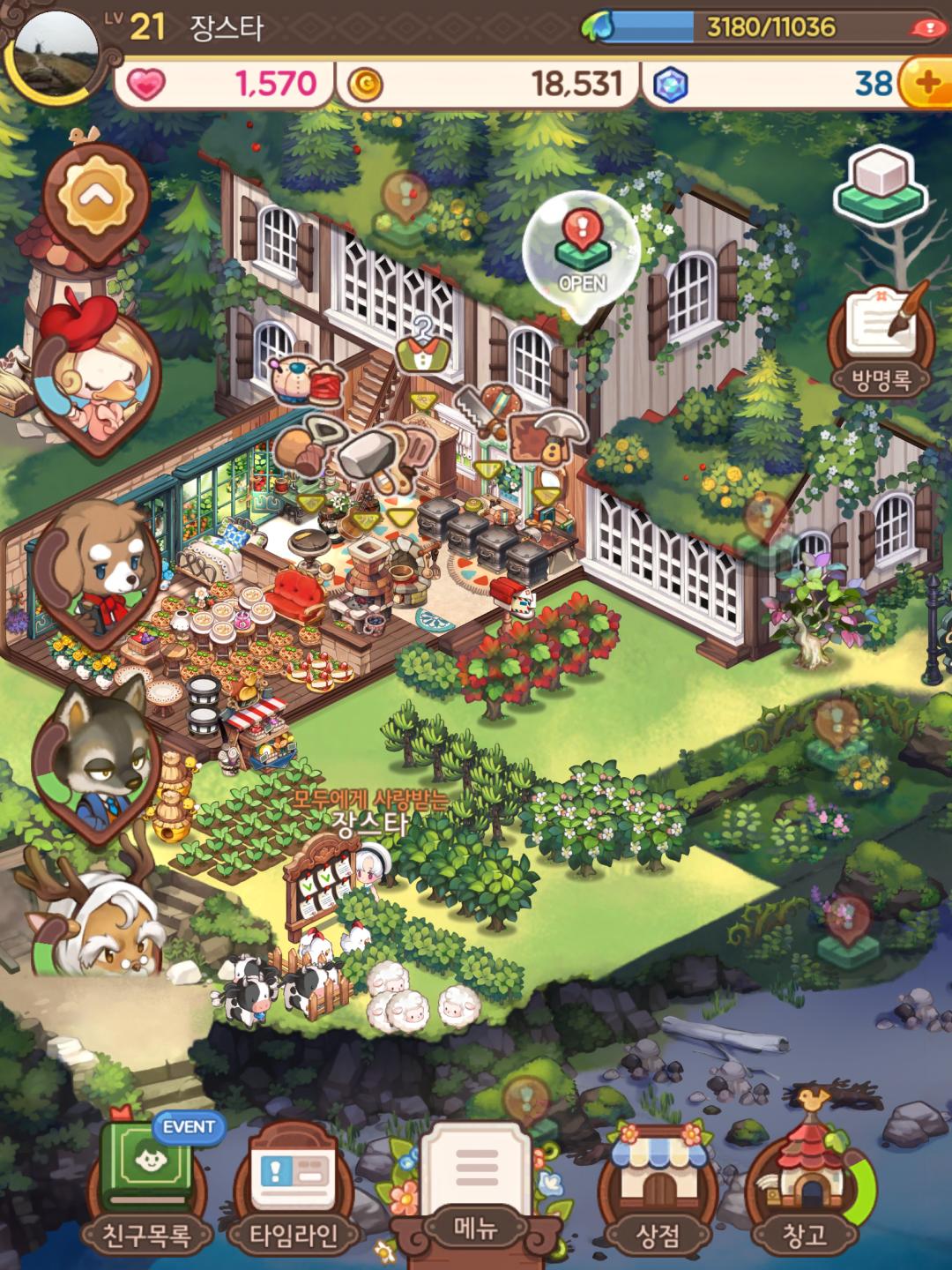The height and width of the screenshot is (1270, 952).
Task: Open the 창고 storage
Action: [x=804, y=1182]
